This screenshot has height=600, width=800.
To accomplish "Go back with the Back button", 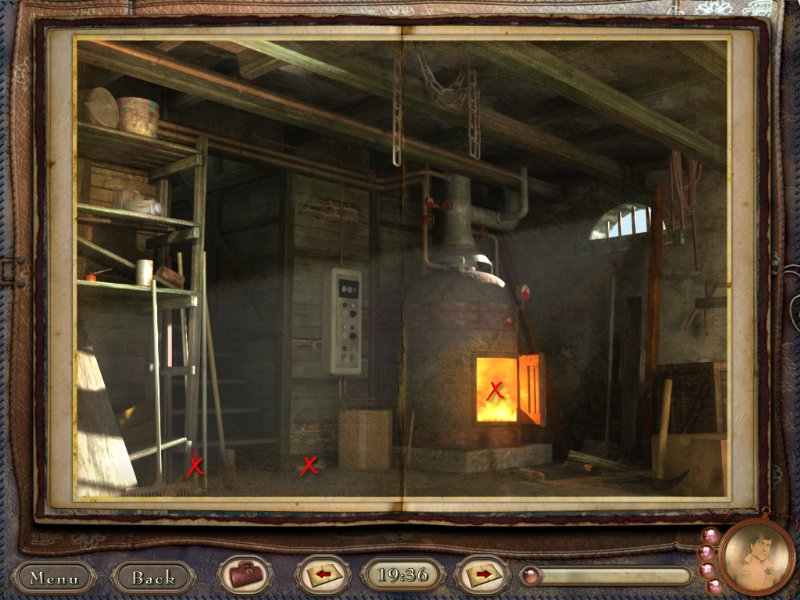I will point(153,577).
